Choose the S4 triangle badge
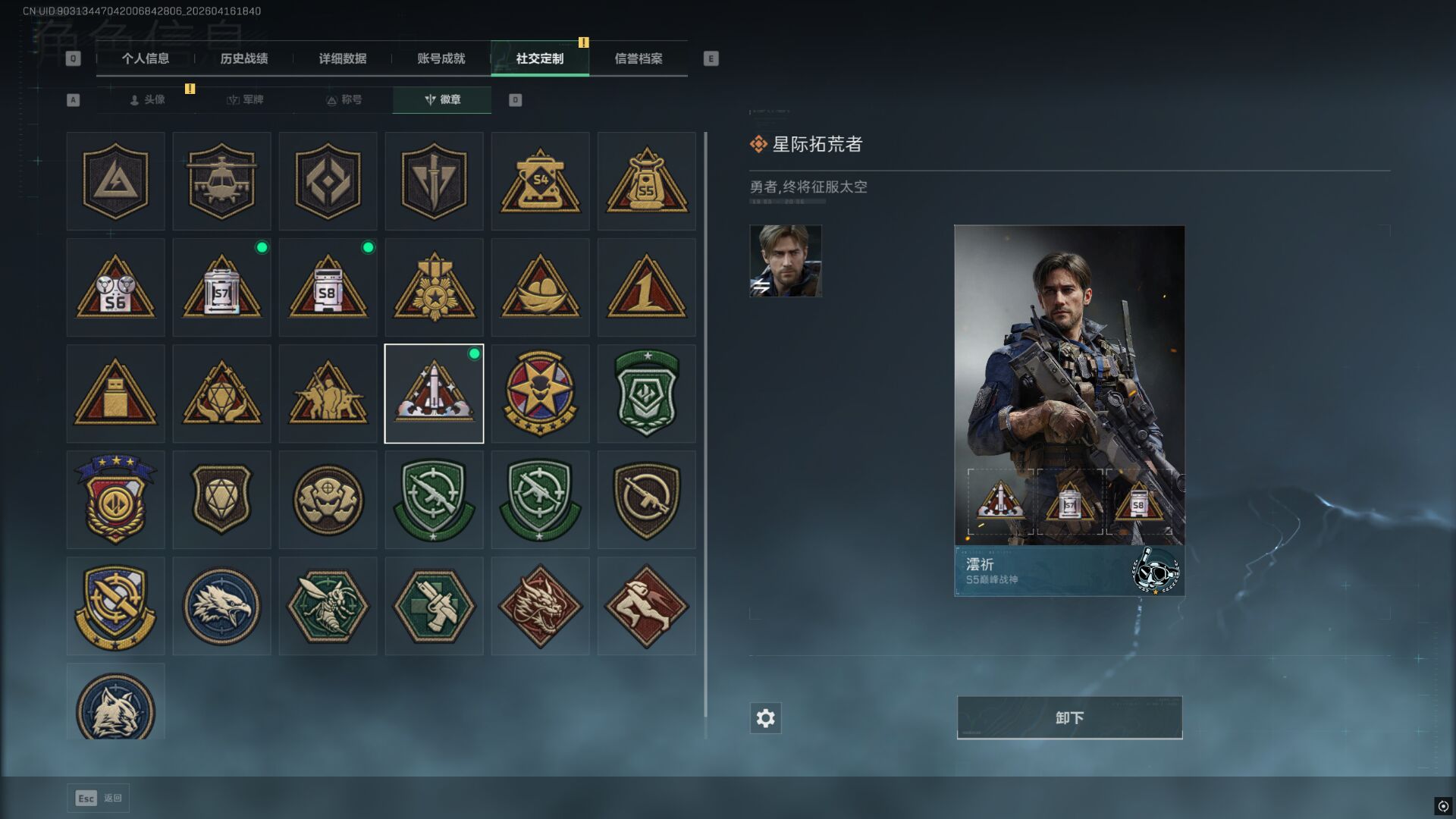Viewport: 1456px width, 819px height. coord(540,181)
